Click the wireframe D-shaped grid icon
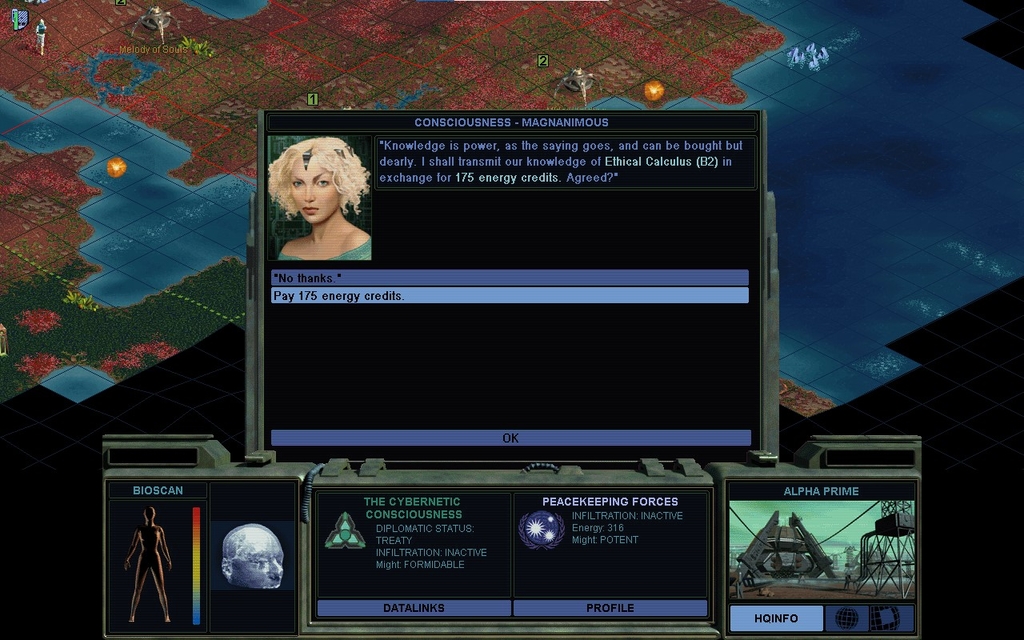 884,619
